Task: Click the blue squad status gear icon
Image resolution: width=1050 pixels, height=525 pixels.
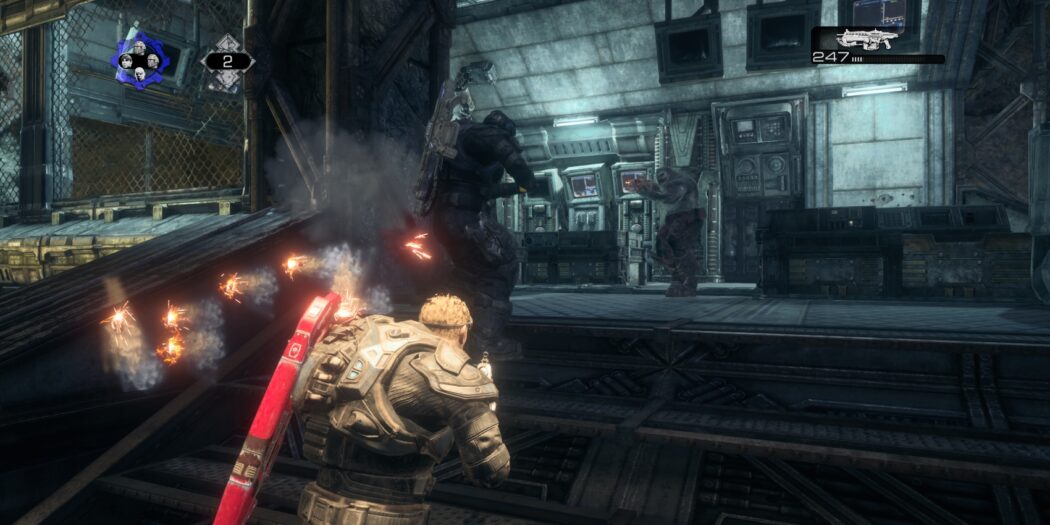Action: (x=141, y=60)
